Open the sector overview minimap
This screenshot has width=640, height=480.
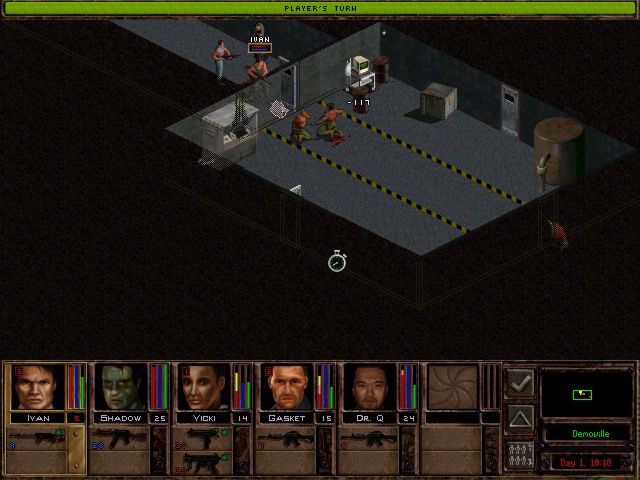pos(584,393)
